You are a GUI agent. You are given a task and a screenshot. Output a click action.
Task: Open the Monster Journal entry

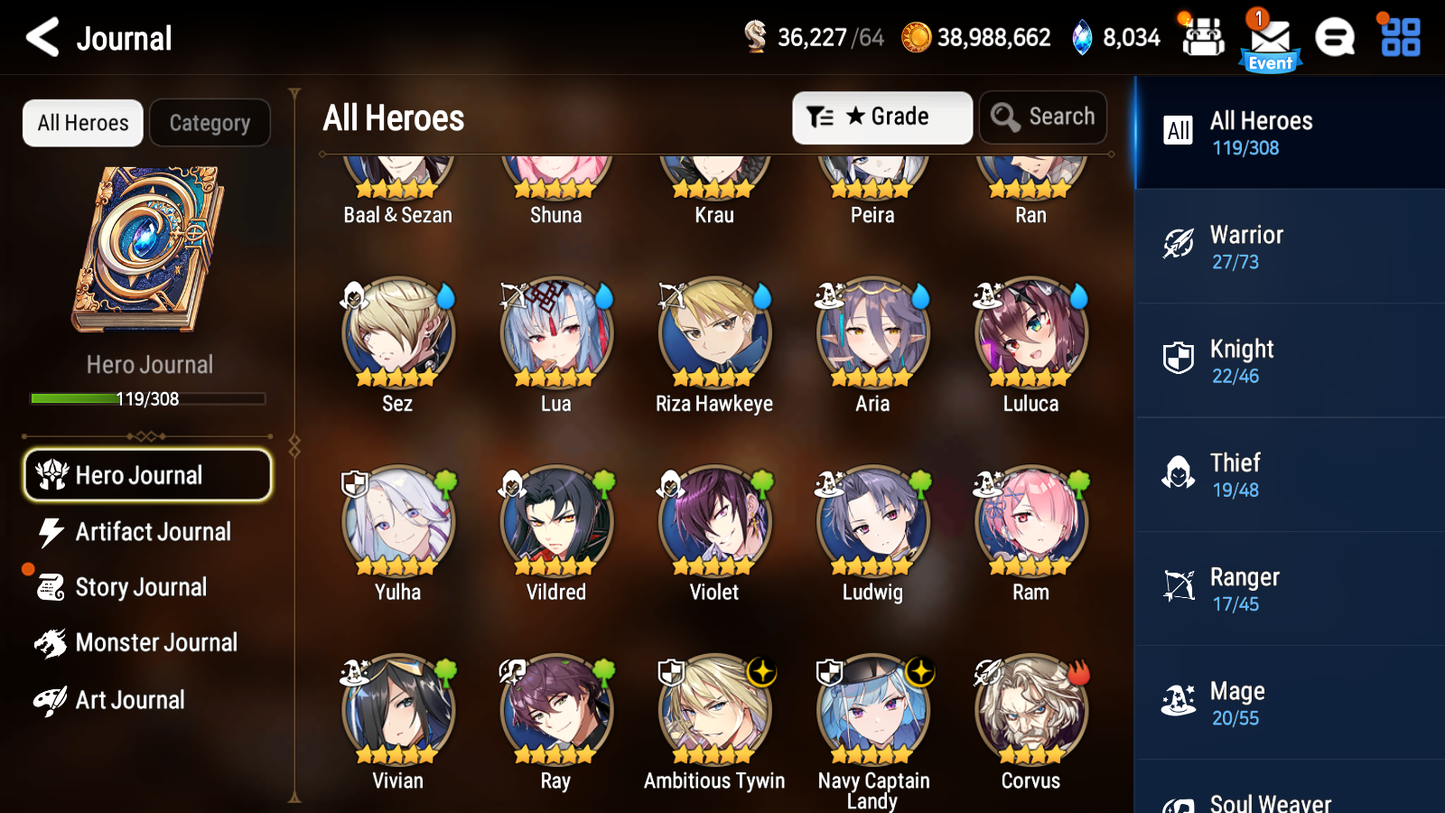[156, 642]
